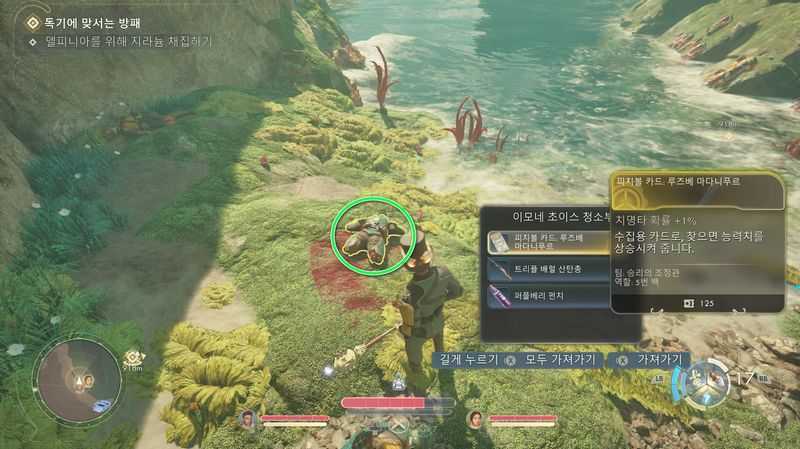This screenshot has width=800, height=449.
Task: Take the selected item with 가져가기
Action: (657, 359)
